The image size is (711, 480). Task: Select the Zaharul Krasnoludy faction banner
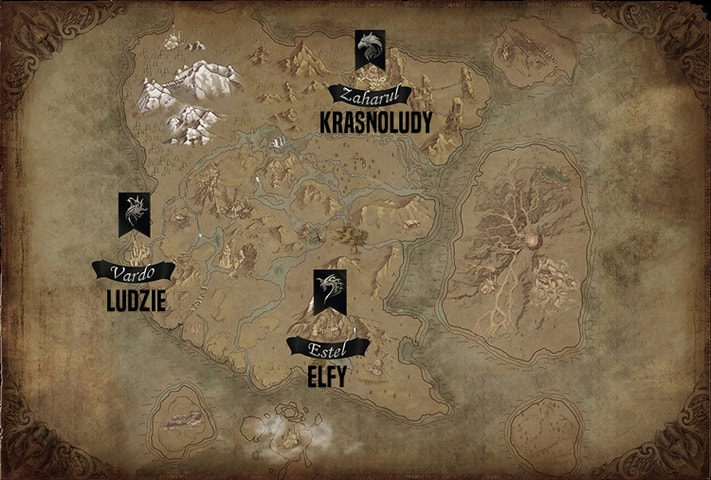(369, 50)
